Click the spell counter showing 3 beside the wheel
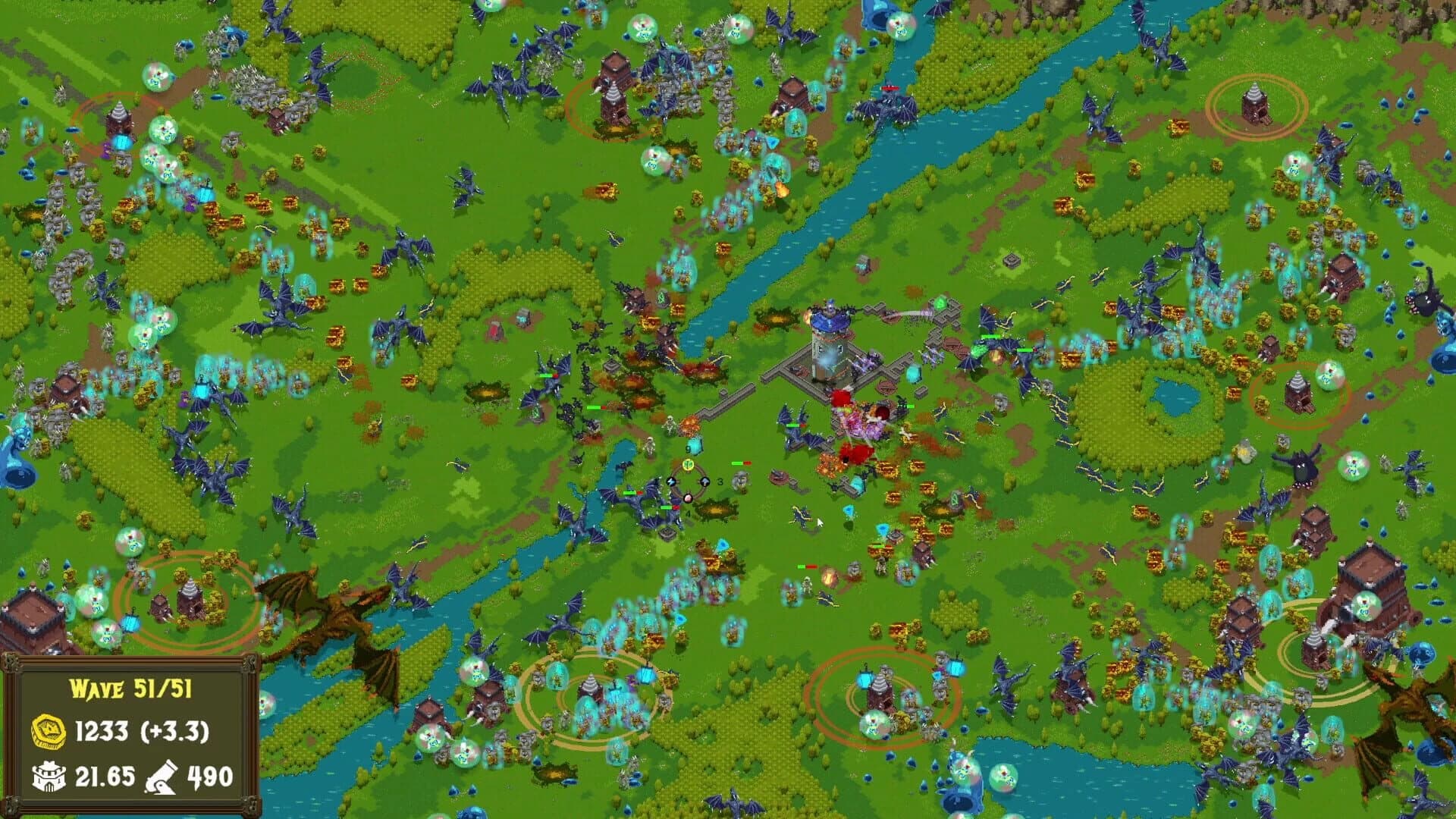 coord(720,482)
